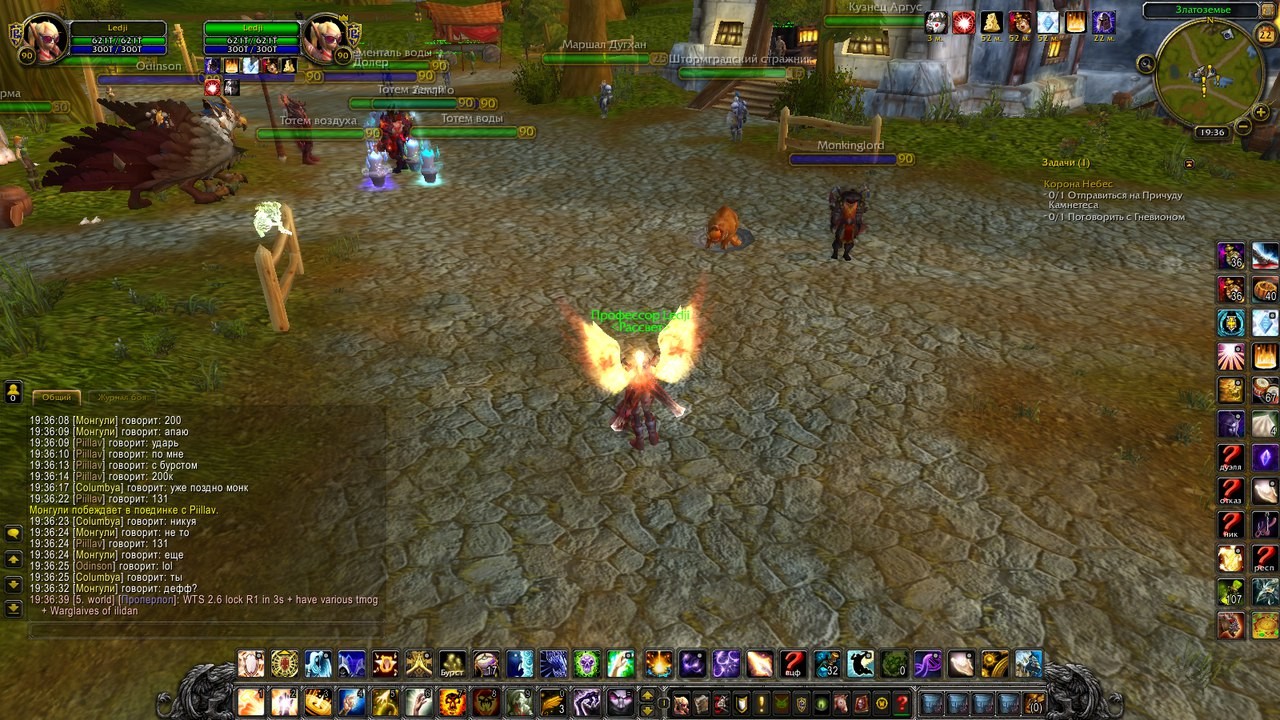
Task: Use the отказ macro button
Action: coord(1231,492)
